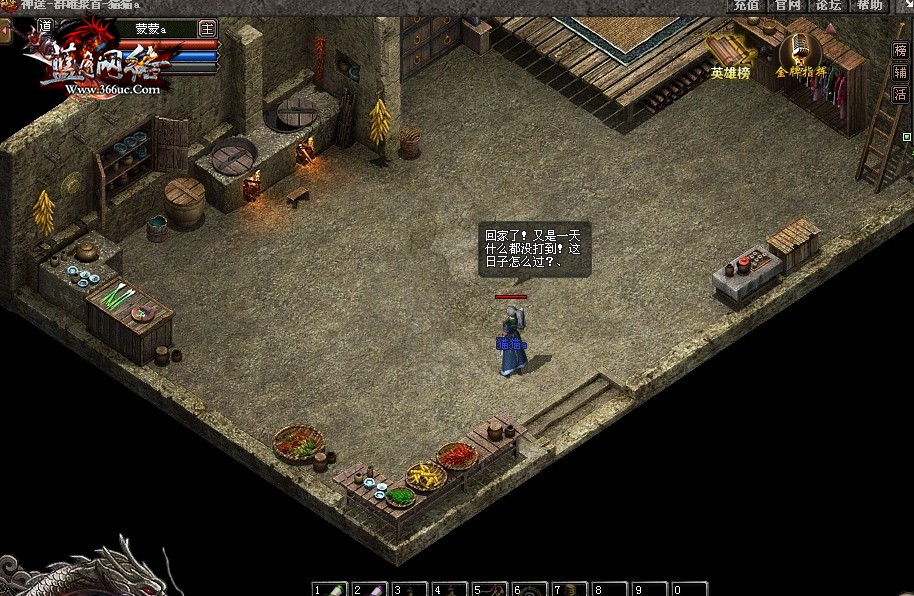The width and height of the screenshot is (914, 596).
Task: Click the 帮助 help button
Action: click(869, 5)
